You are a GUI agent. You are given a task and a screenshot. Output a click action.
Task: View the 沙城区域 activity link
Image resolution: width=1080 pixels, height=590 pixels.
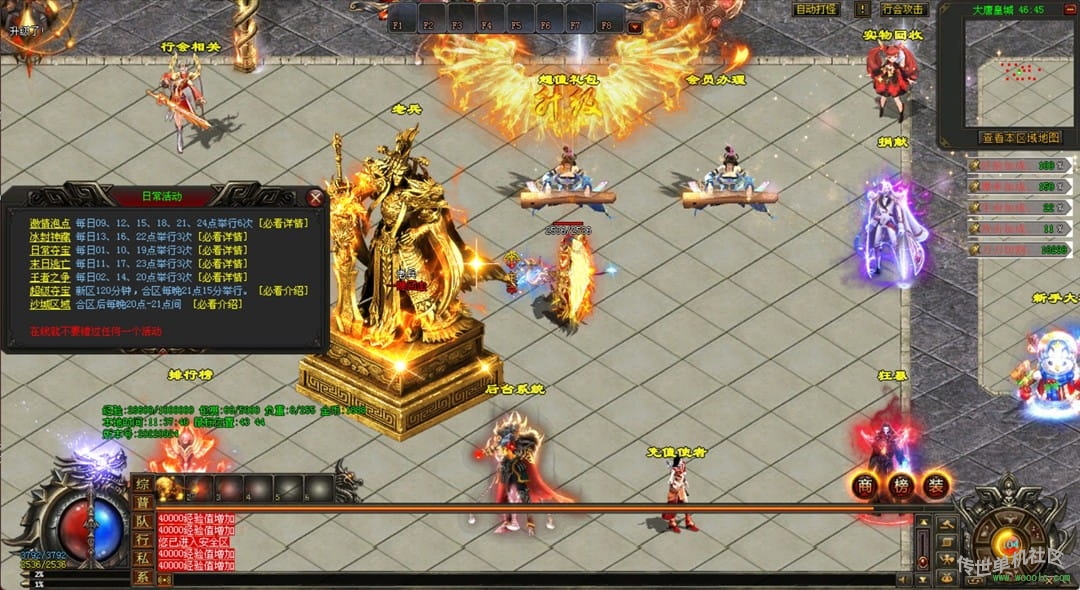[x=50, y=304]
